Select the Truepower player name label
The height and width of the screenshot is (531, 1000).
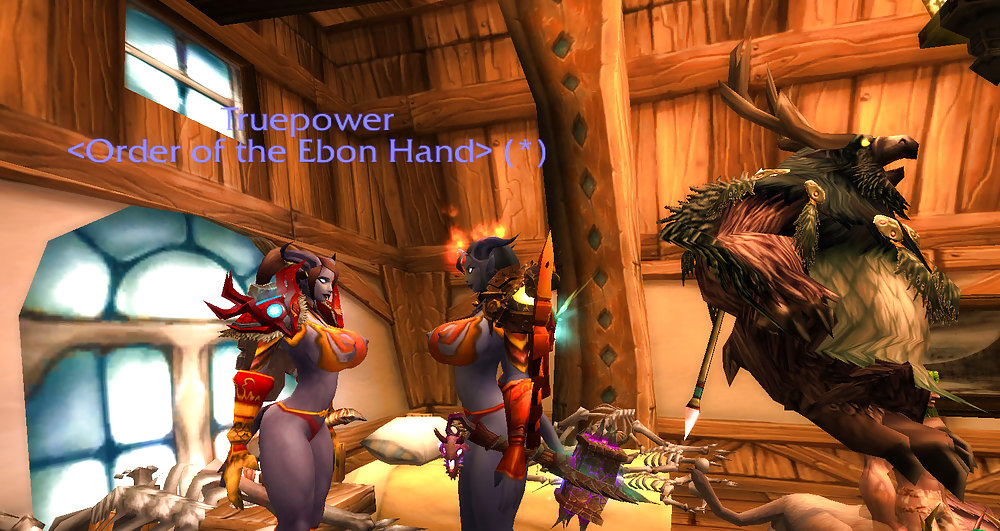pos(307,121)
